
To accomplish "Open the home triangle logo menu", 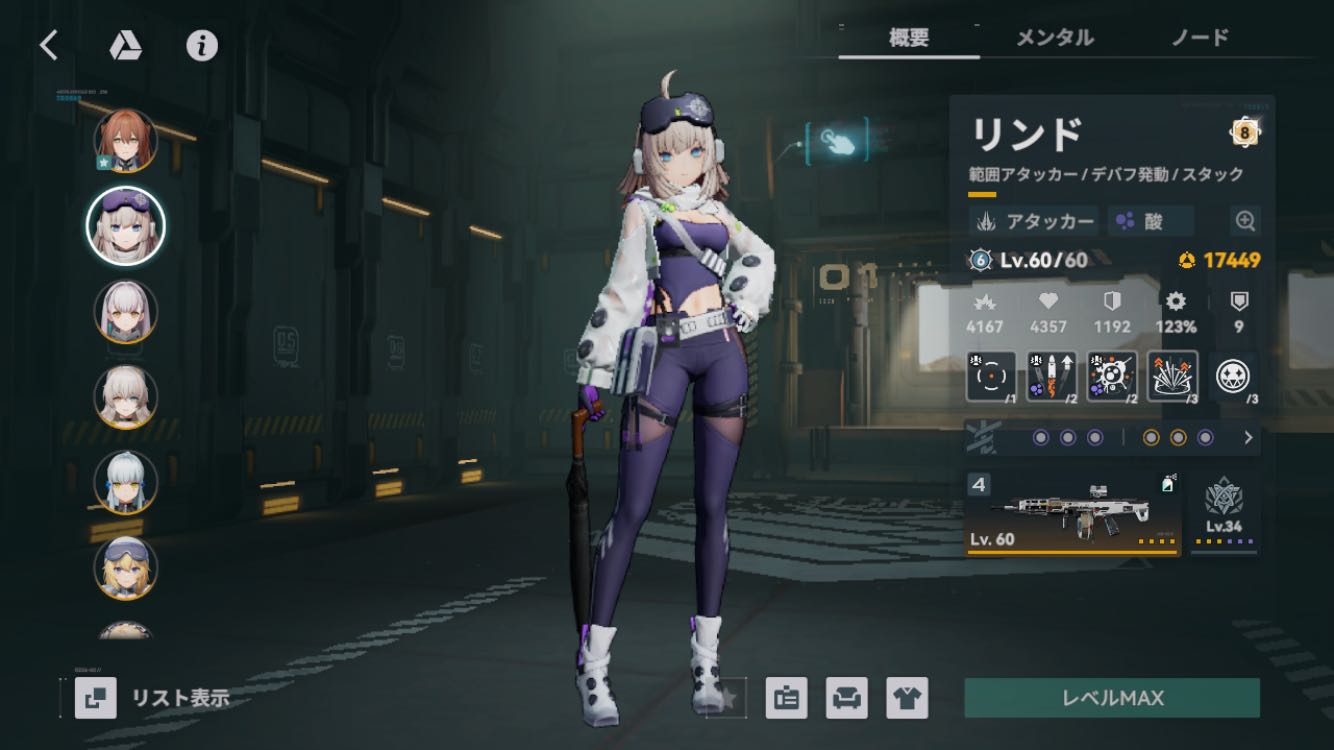I will (125, 46).
